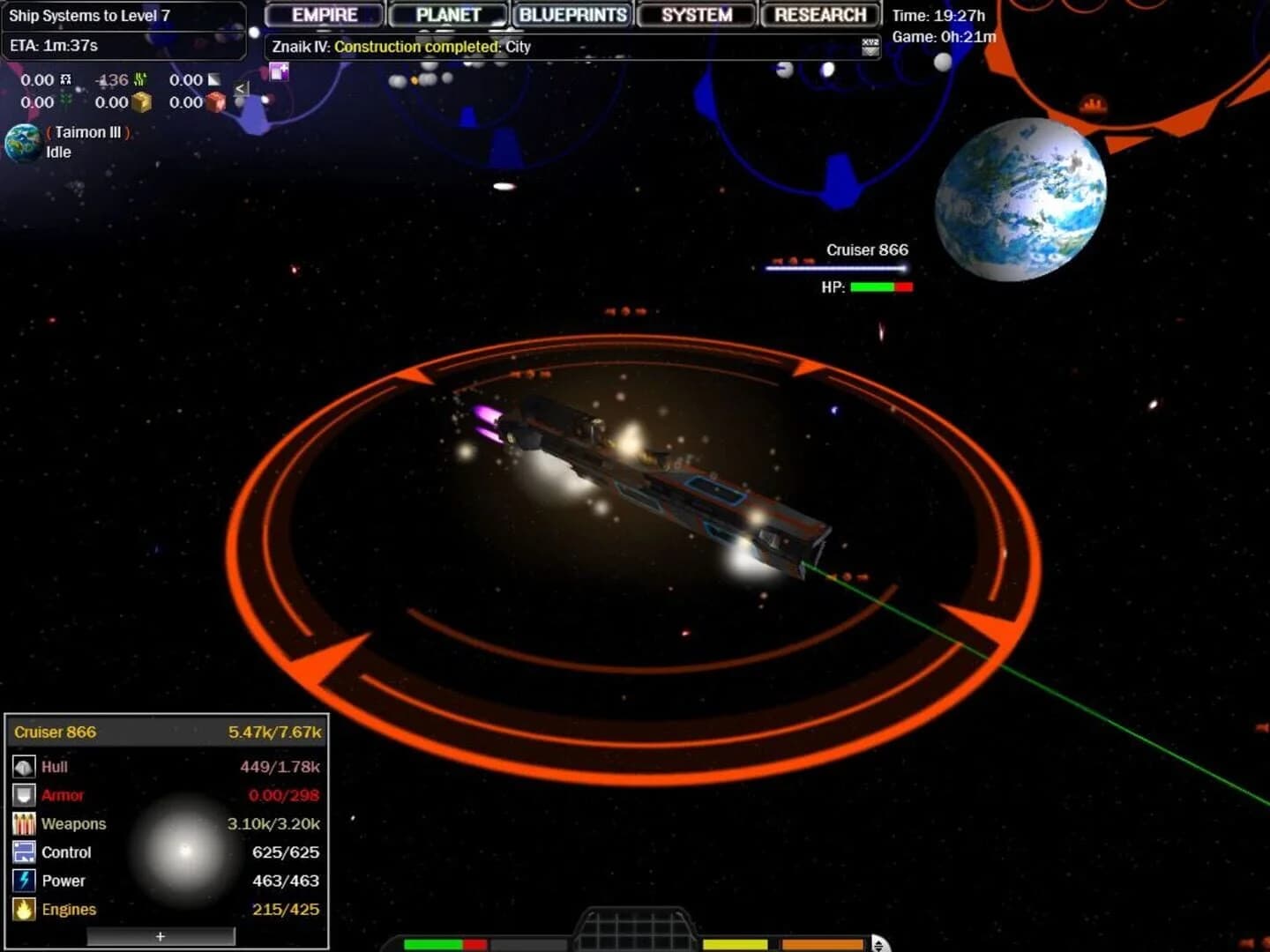Expand the construction notification message dropdown

866,45
